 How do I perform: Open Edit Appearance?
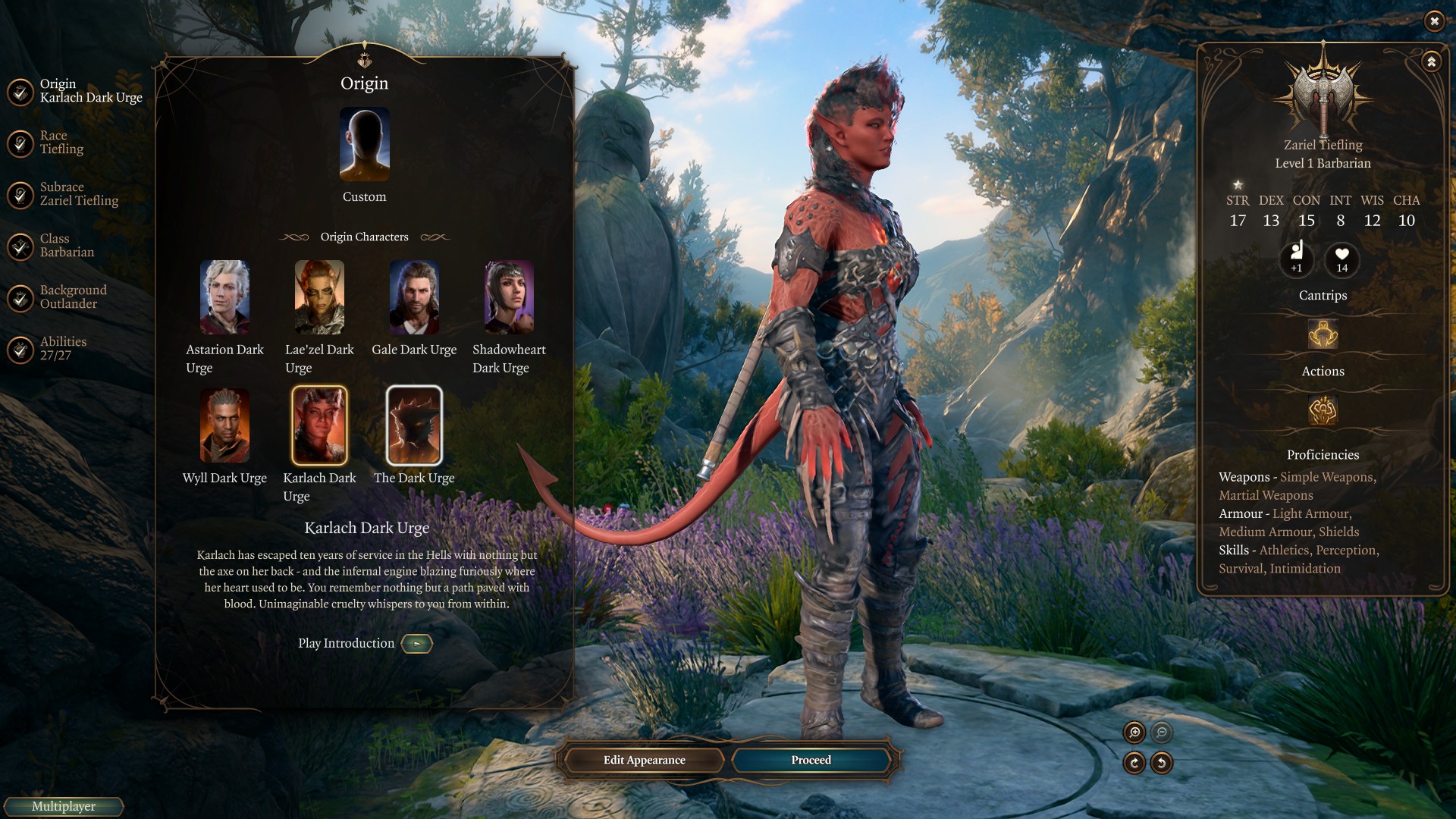[644, 760]
